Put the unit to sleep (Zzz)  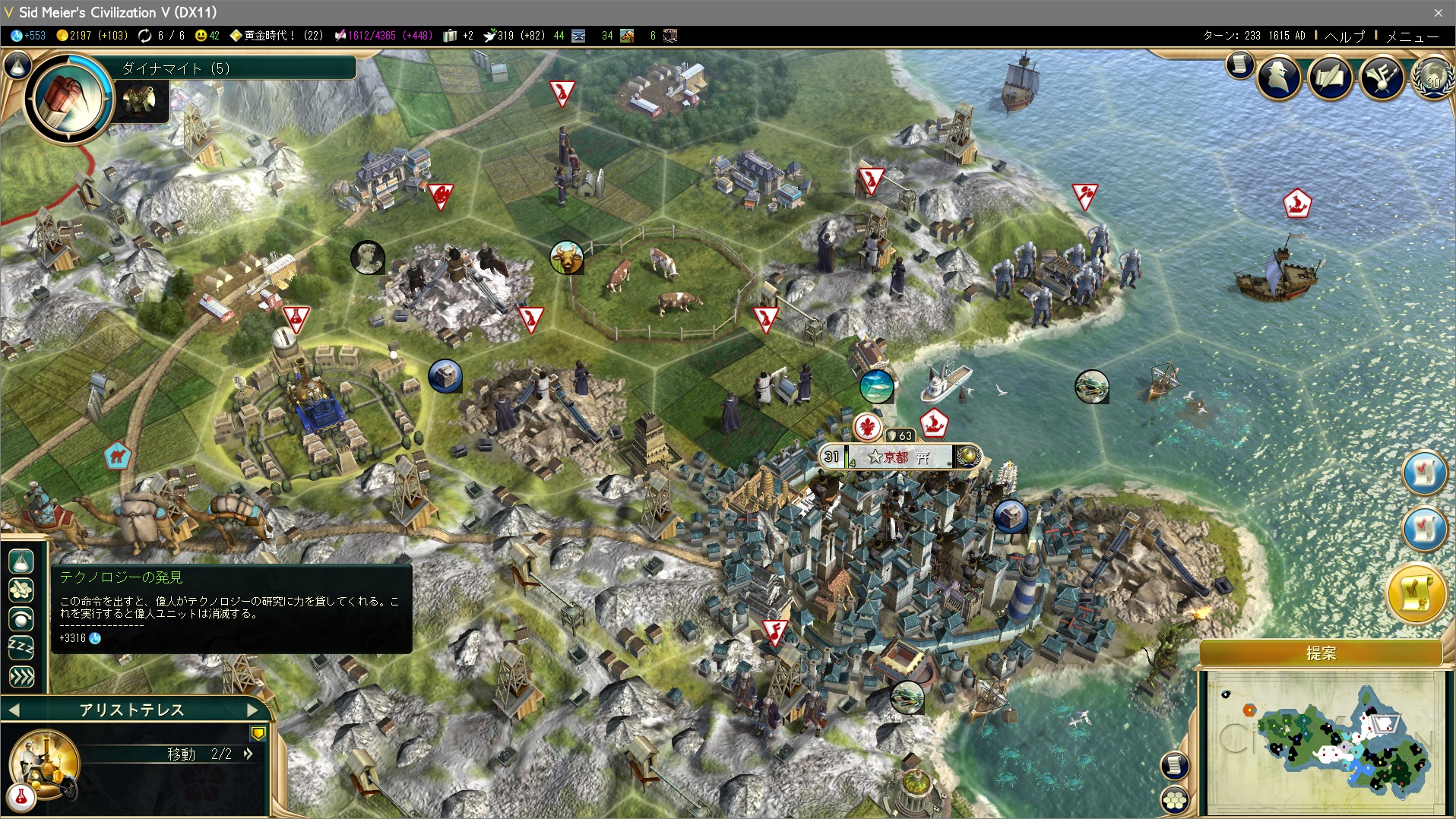21,647
